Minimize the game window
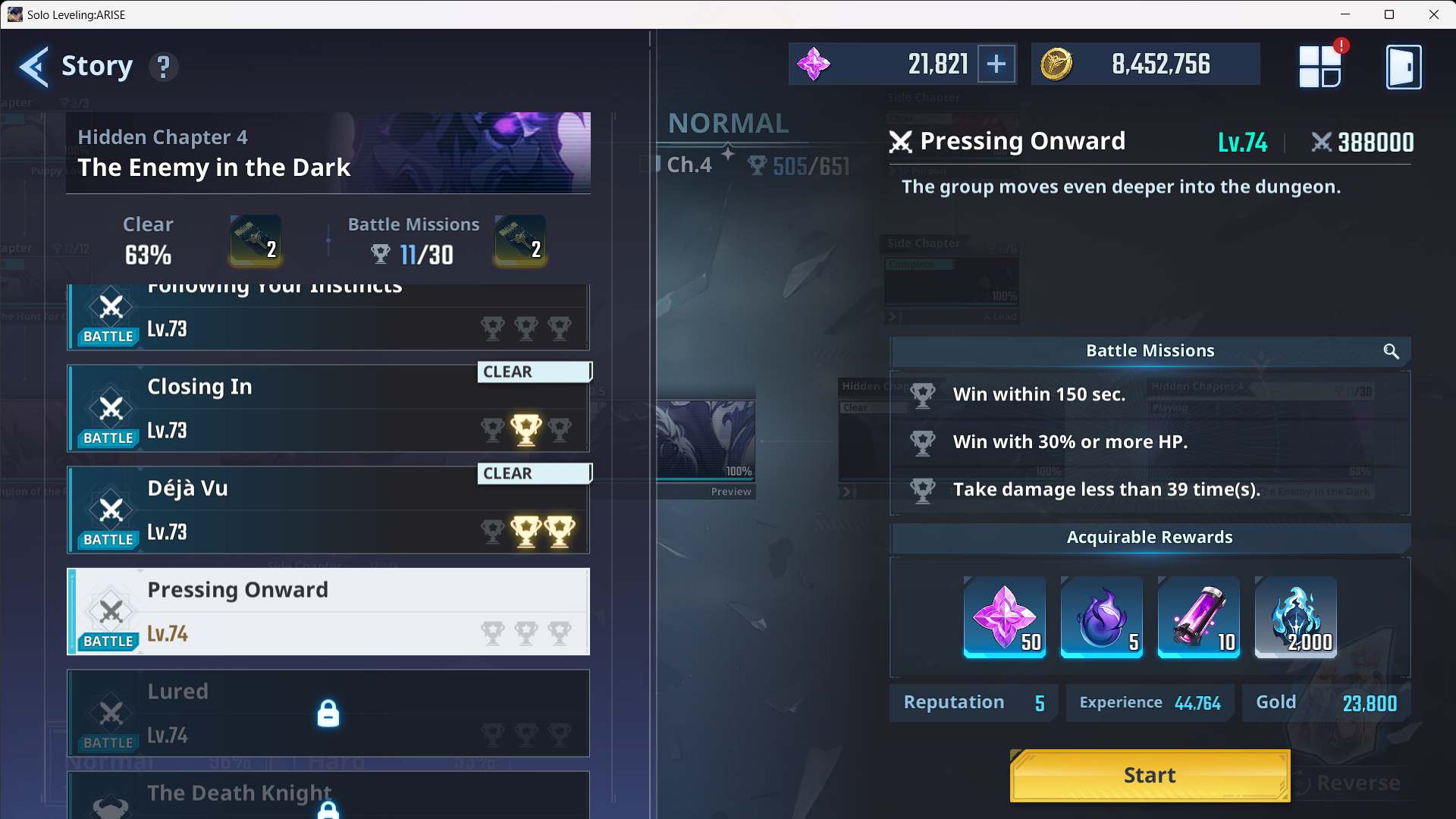1456x819 pixels. [1345, 14]
